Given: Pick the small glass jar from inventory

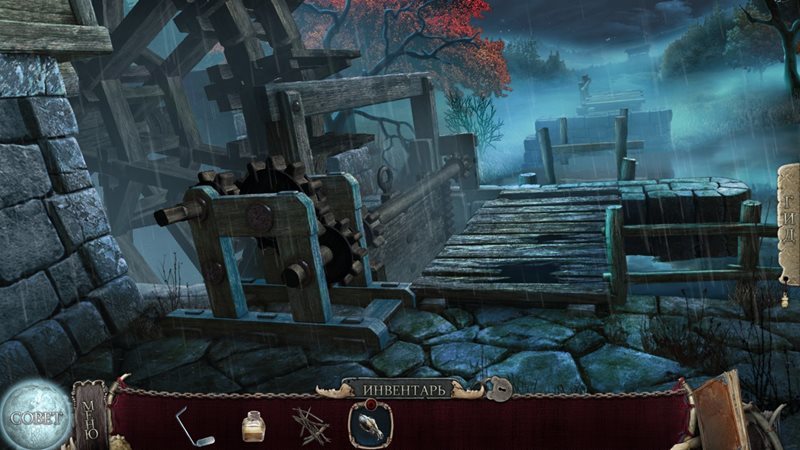Looking at the screenshot, I should [254, 425].
